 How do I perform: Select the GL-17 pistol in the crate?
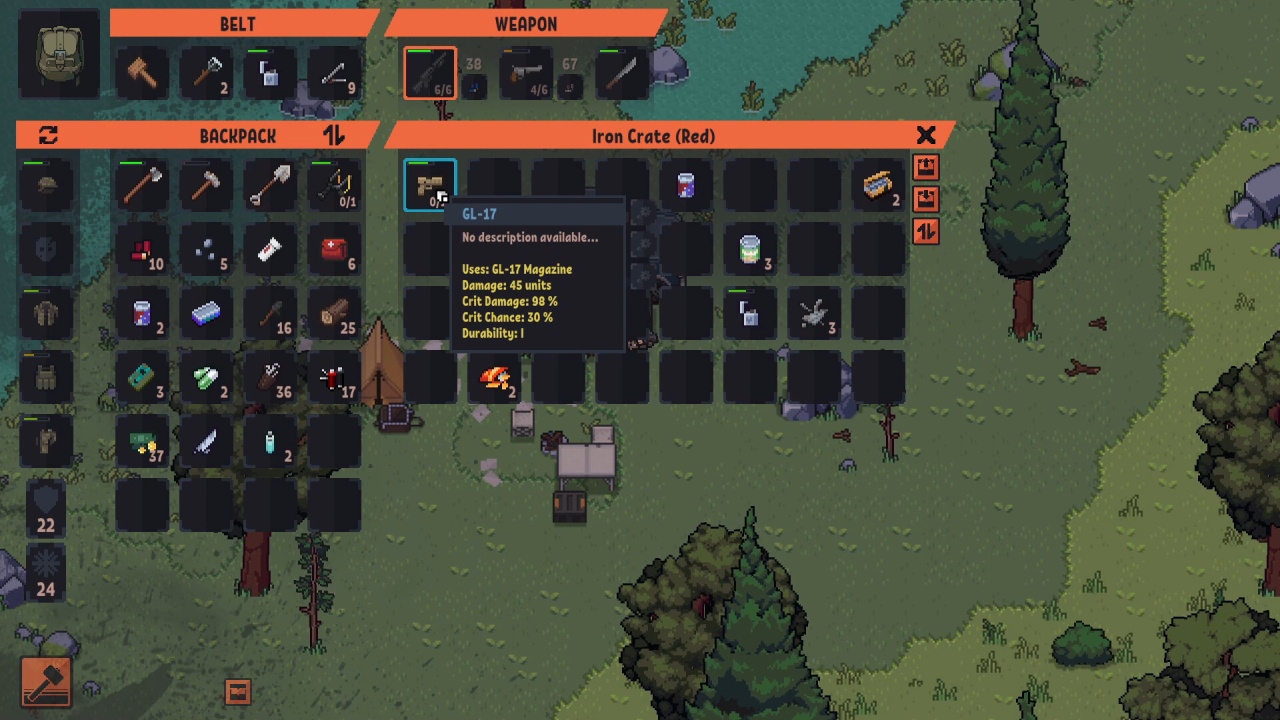(430, 185)
